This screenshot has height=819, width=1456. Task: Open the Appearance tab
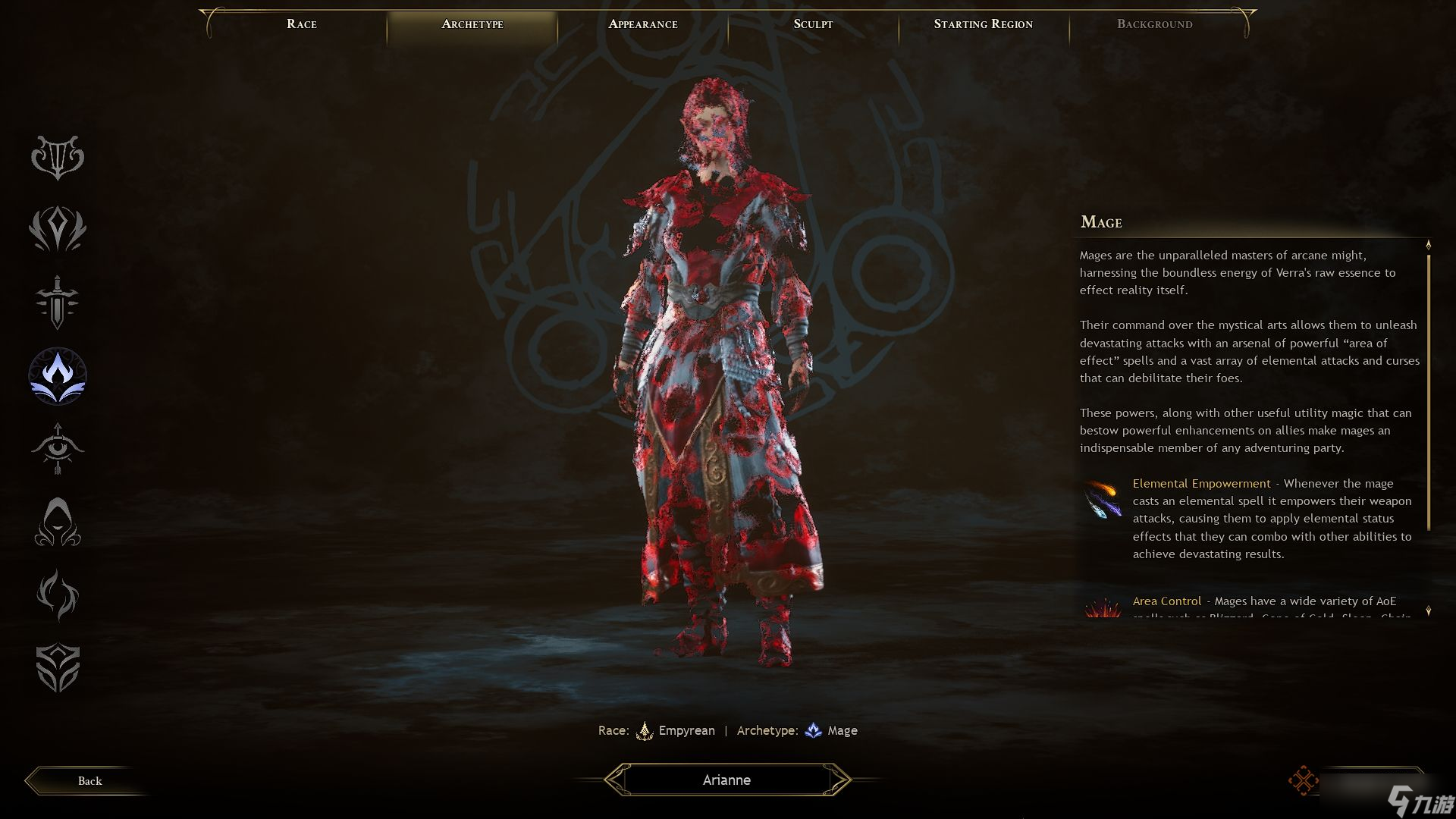point(642,24)
